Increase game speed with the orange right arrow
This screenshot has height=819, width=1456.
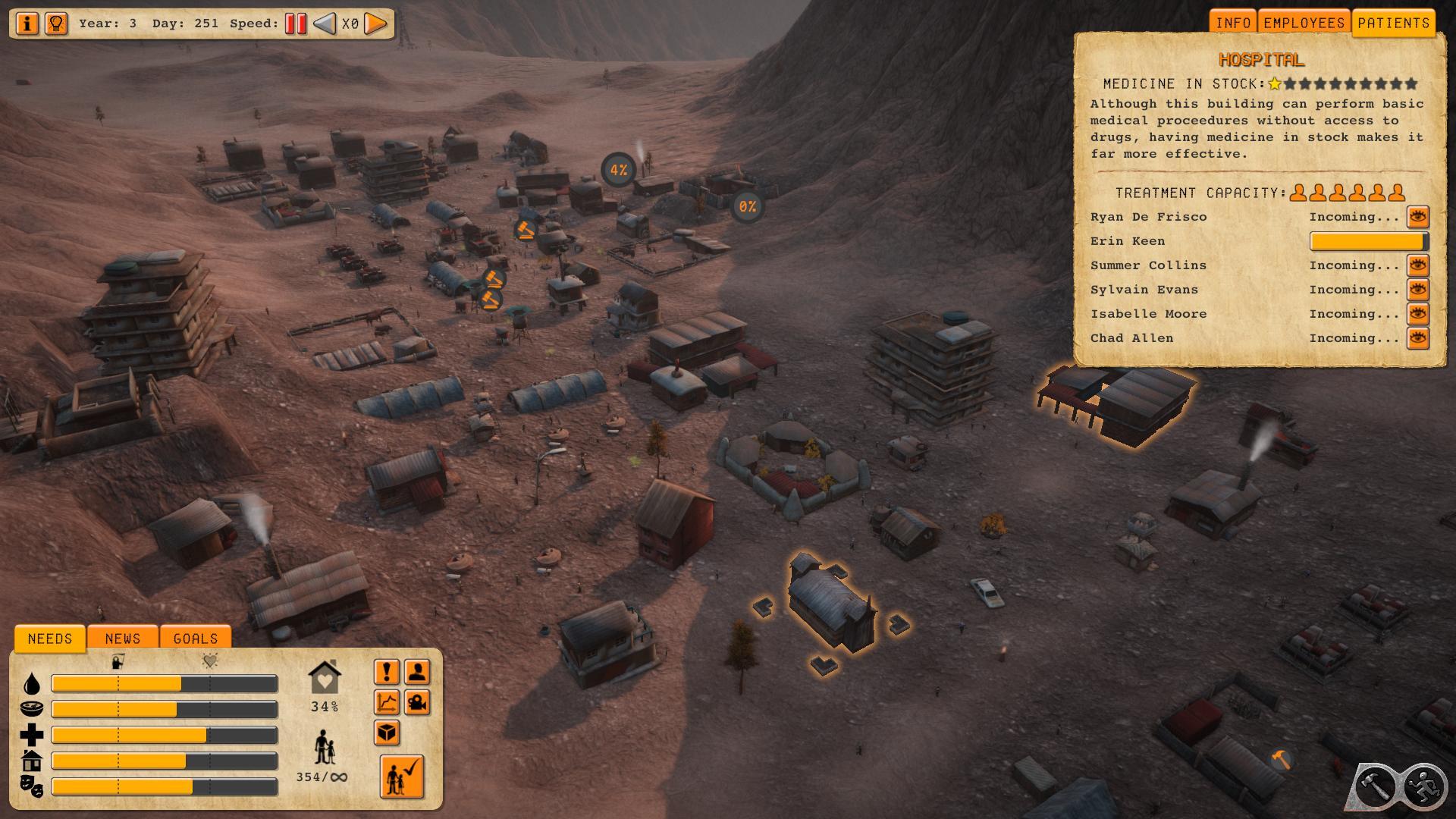point(375,24)
